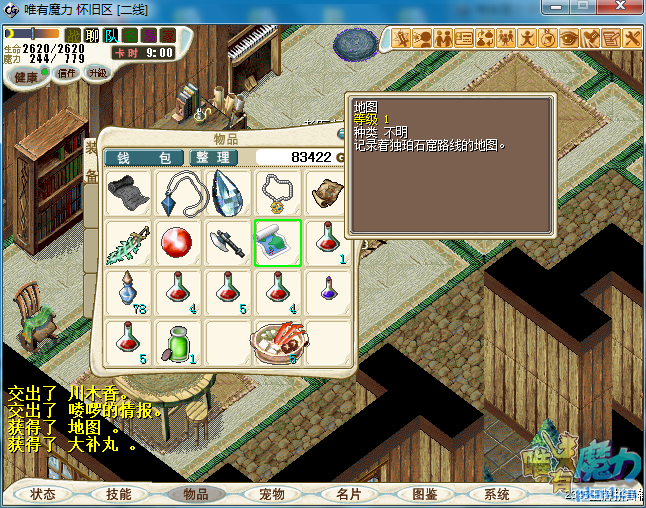Open the 图鉴 encyclopedia menu
Screen dimensions: 646x508
[424, 494]
